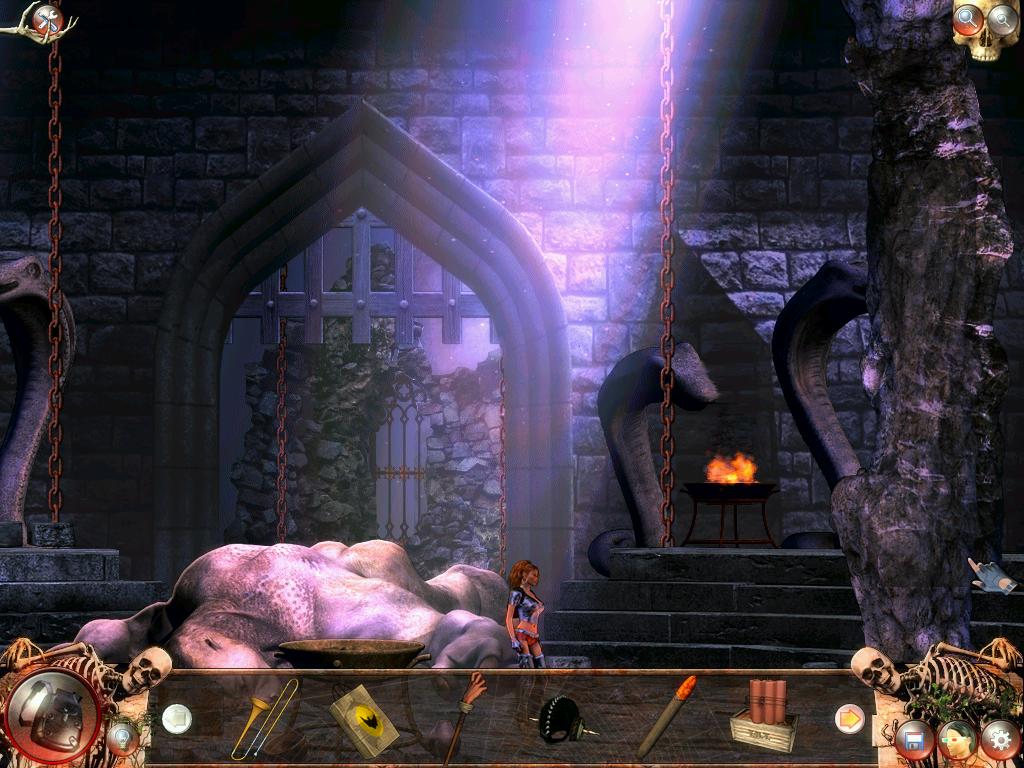
Task: Save game with the floppy disk button
Action: 913,740
